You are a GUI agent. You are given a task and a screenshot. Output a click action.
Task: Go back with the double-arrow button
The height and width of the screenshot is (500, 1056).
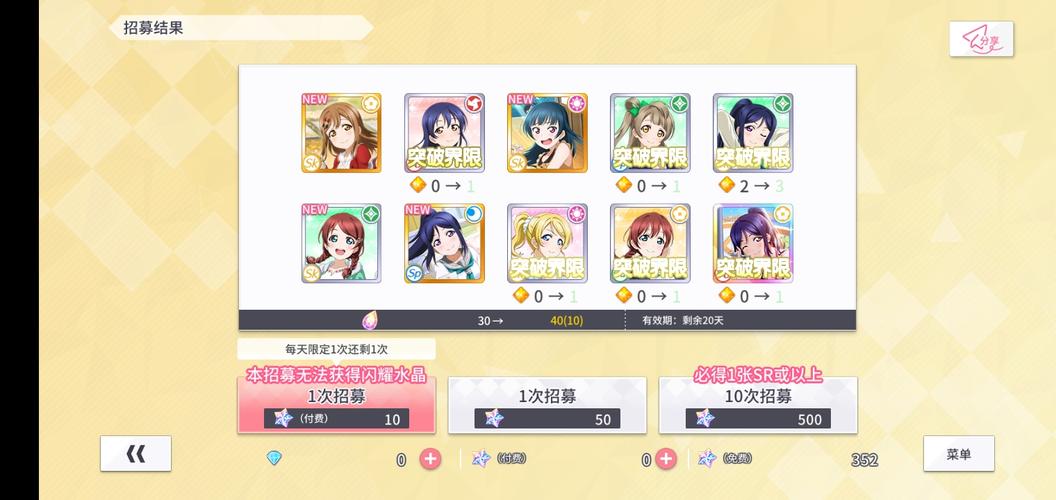(x=136, y=454)
